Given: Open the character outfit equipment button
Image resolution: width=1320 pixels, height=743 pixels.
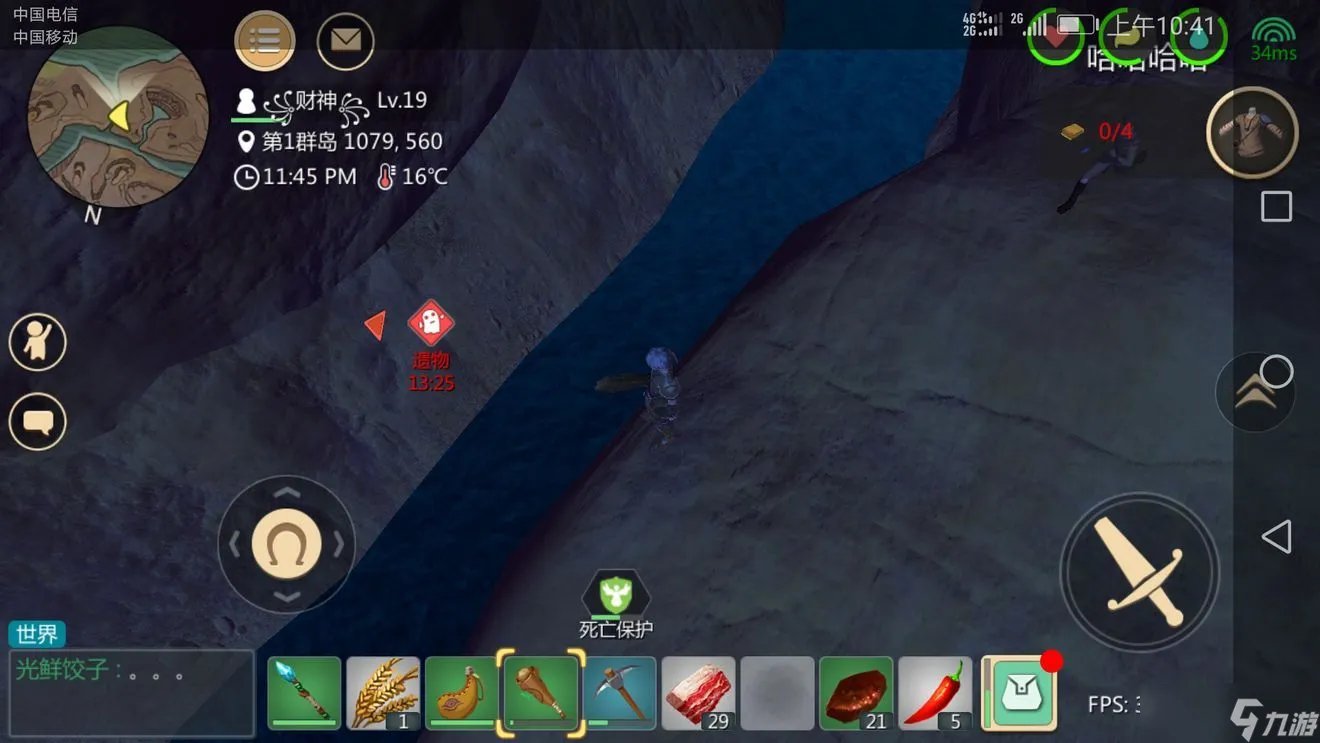Looking at the screenshot, I should (x=1252, y=132).
